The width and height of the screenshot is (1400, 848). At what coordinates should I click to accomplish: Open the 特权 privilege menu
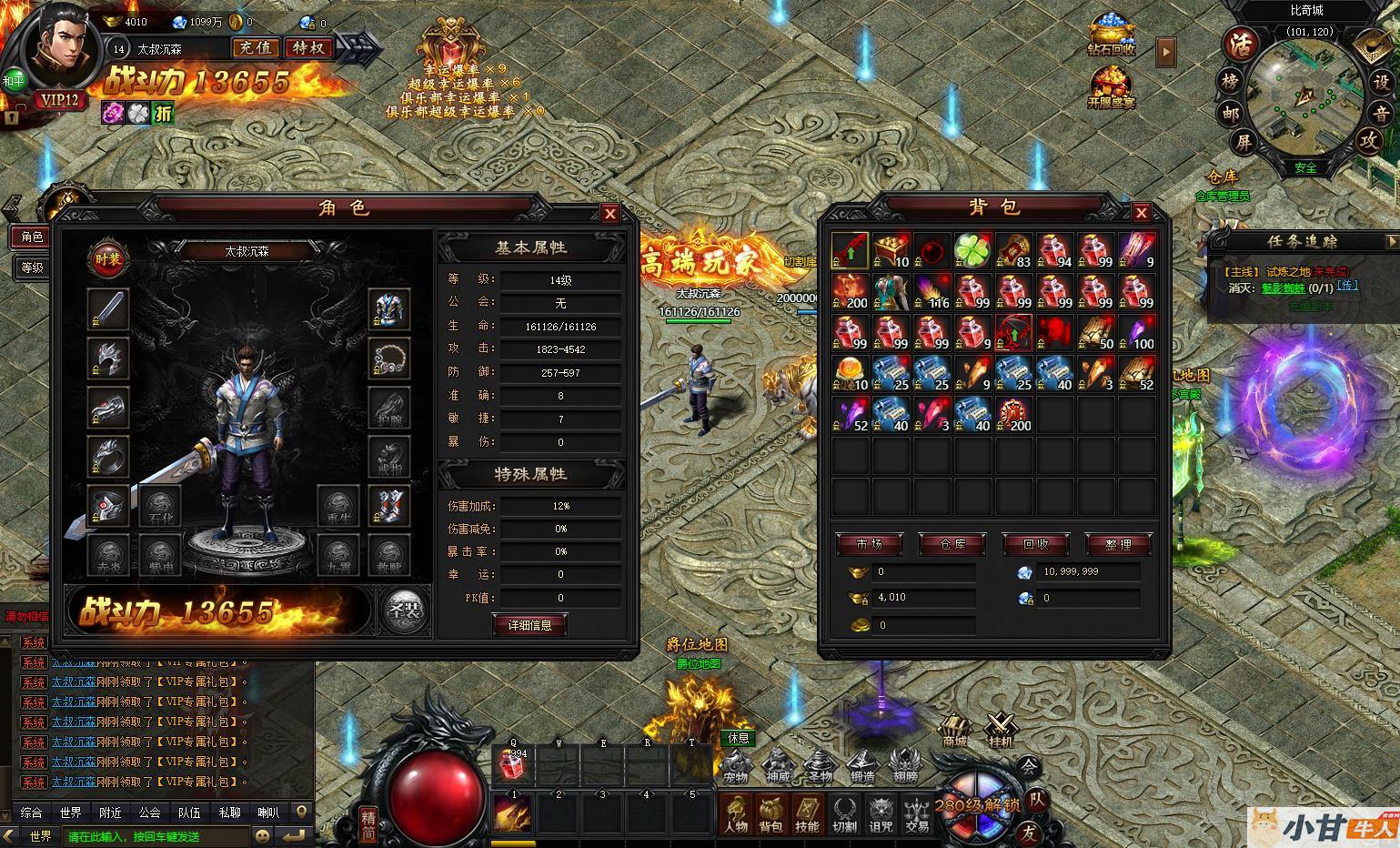(308, 47)
